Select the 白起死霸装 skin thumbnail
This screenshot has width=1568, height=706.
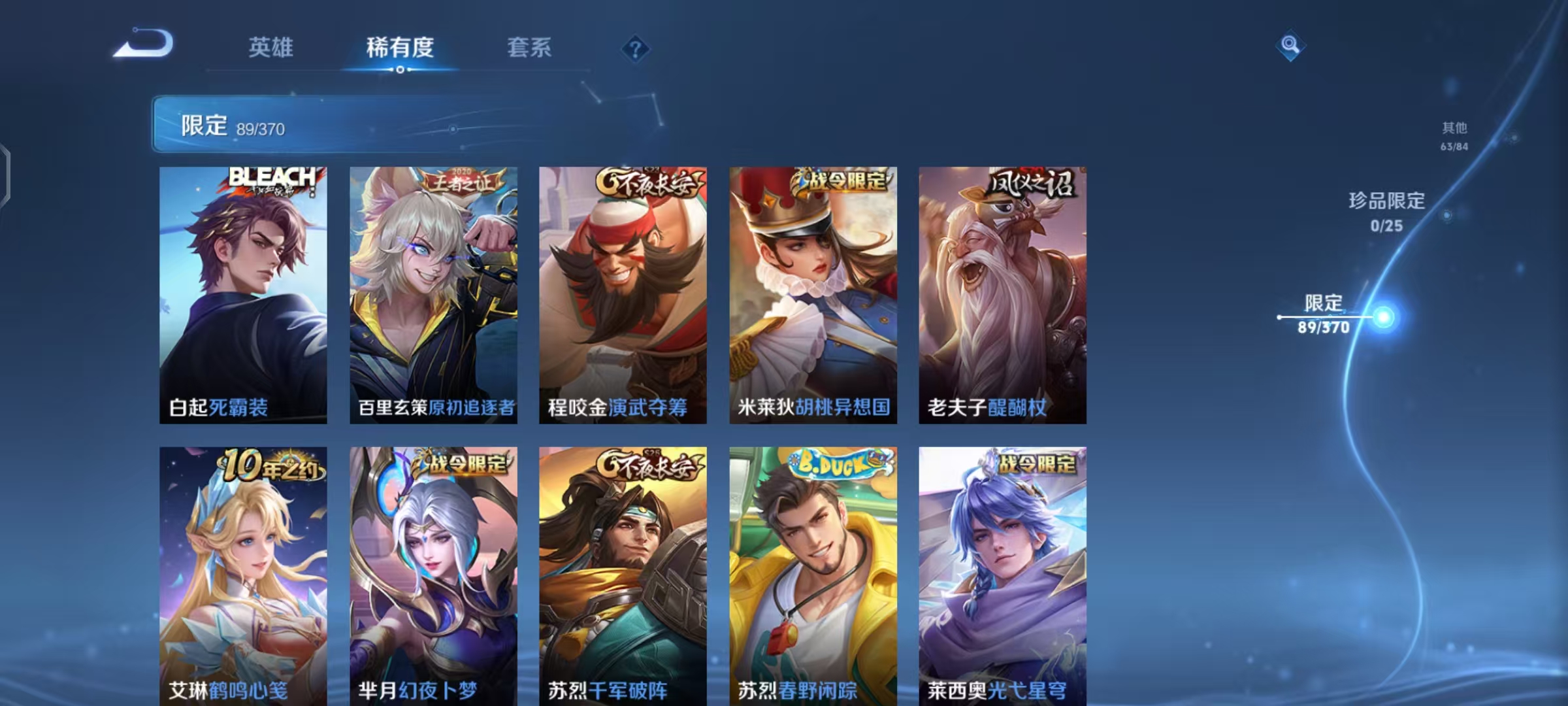click(242, 294)
